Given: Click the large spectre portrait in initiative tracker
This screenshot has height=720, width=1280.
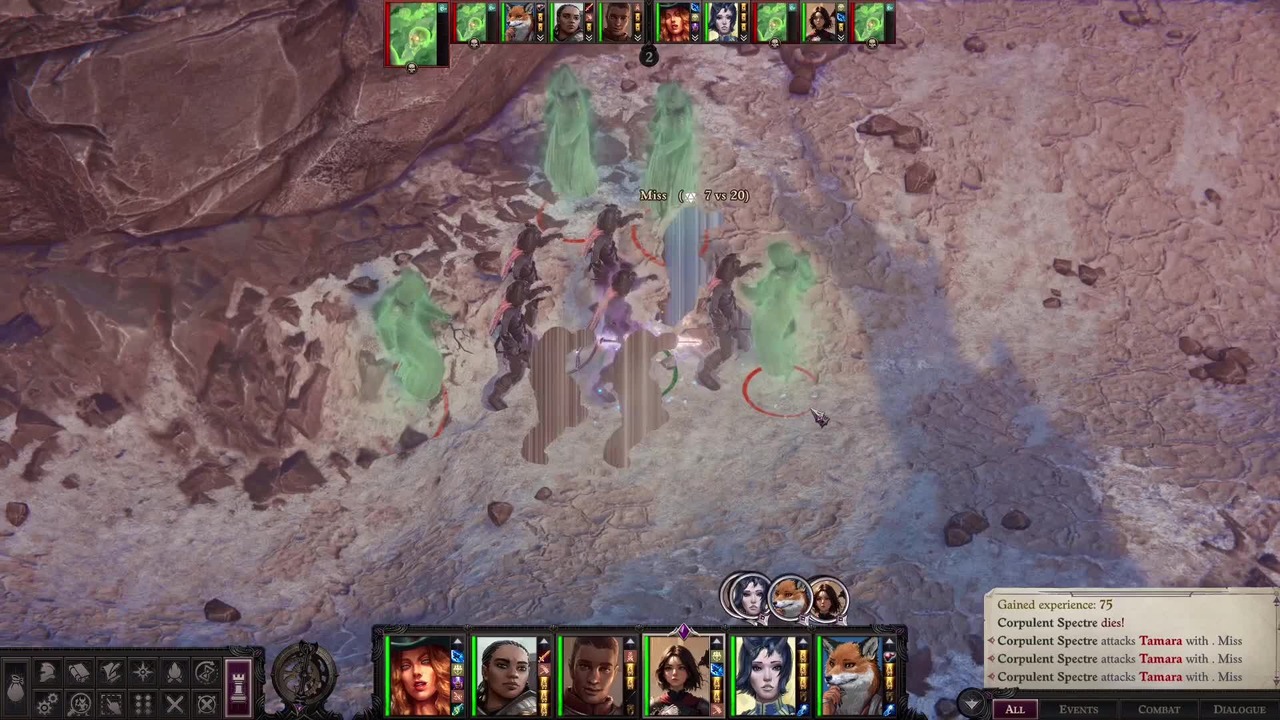Looking at the screenshot, I should coord(416,34).
